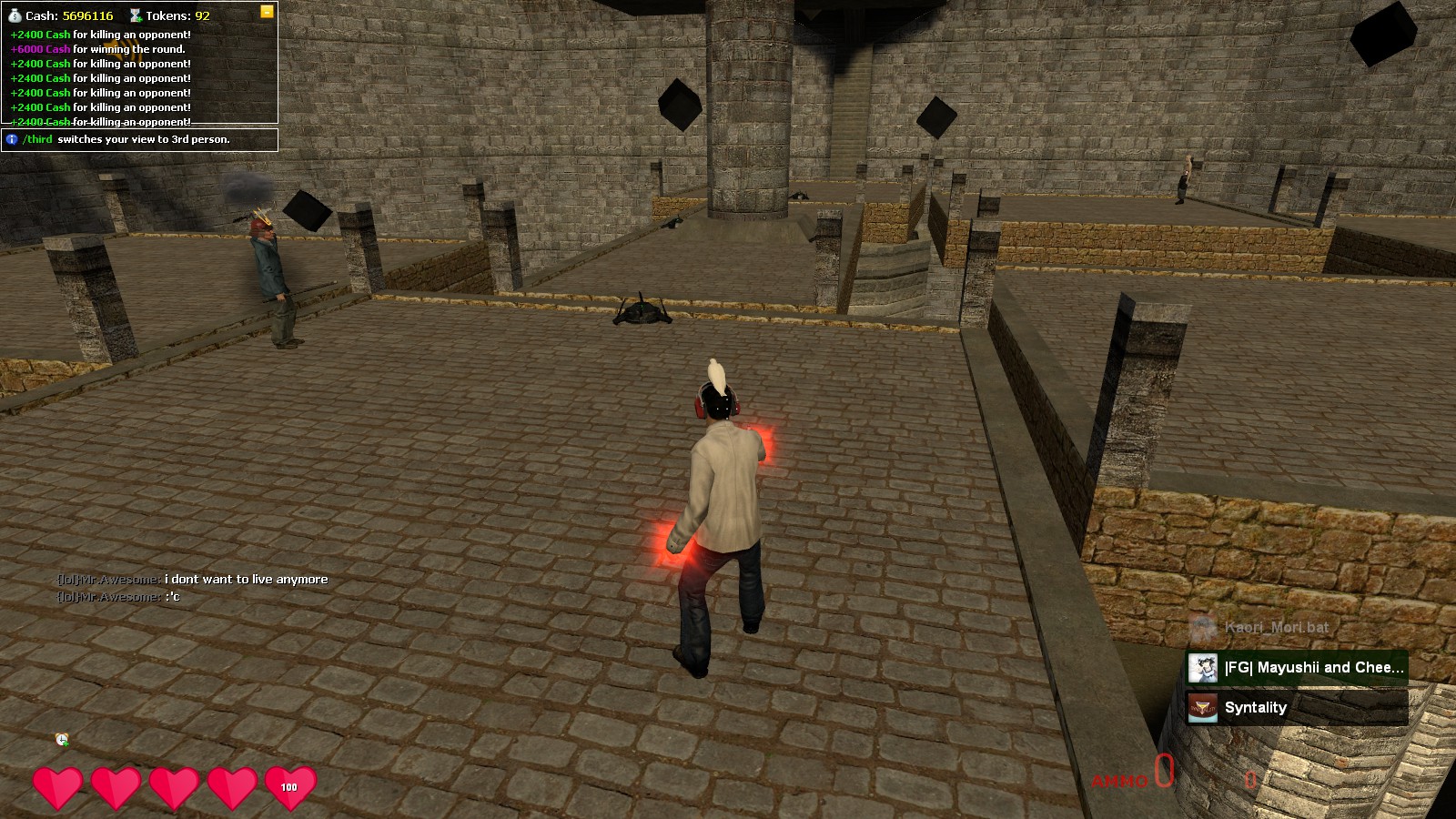Click the hourglass Tokens icon
Viewport: 1456px width, 819px height.
point(136,15)
